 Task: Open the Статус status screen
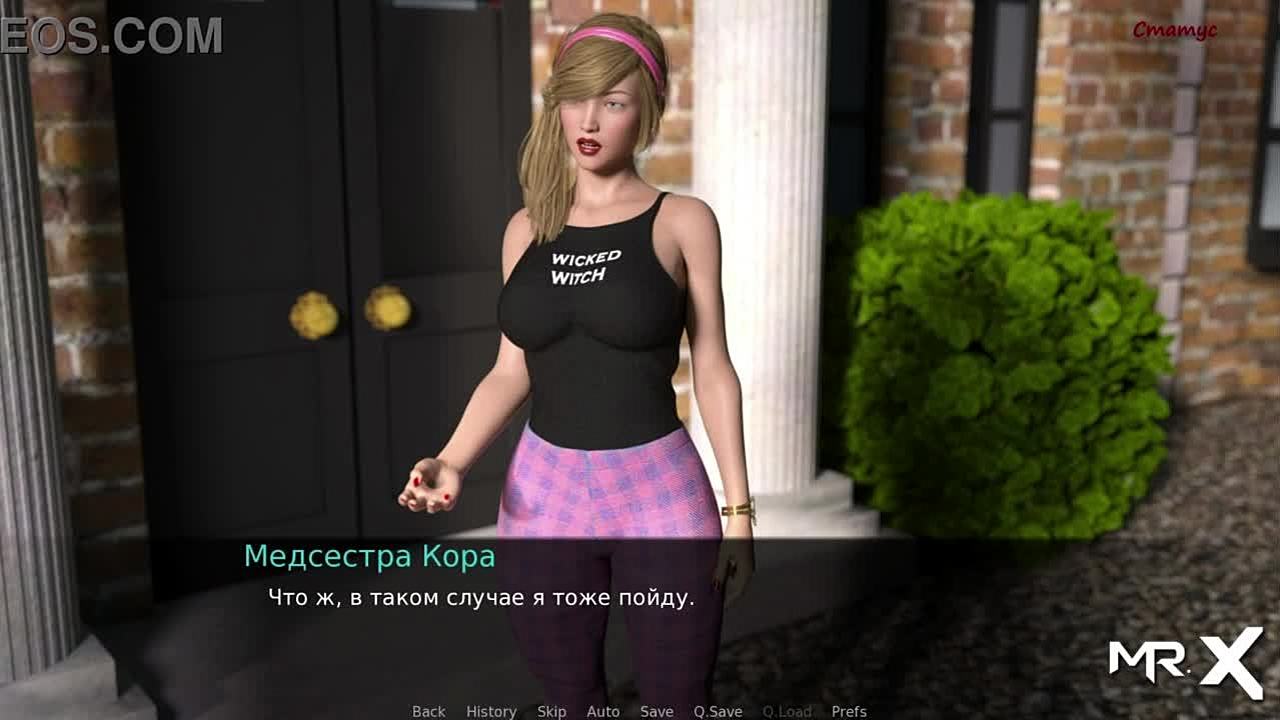pos(1174,30)
